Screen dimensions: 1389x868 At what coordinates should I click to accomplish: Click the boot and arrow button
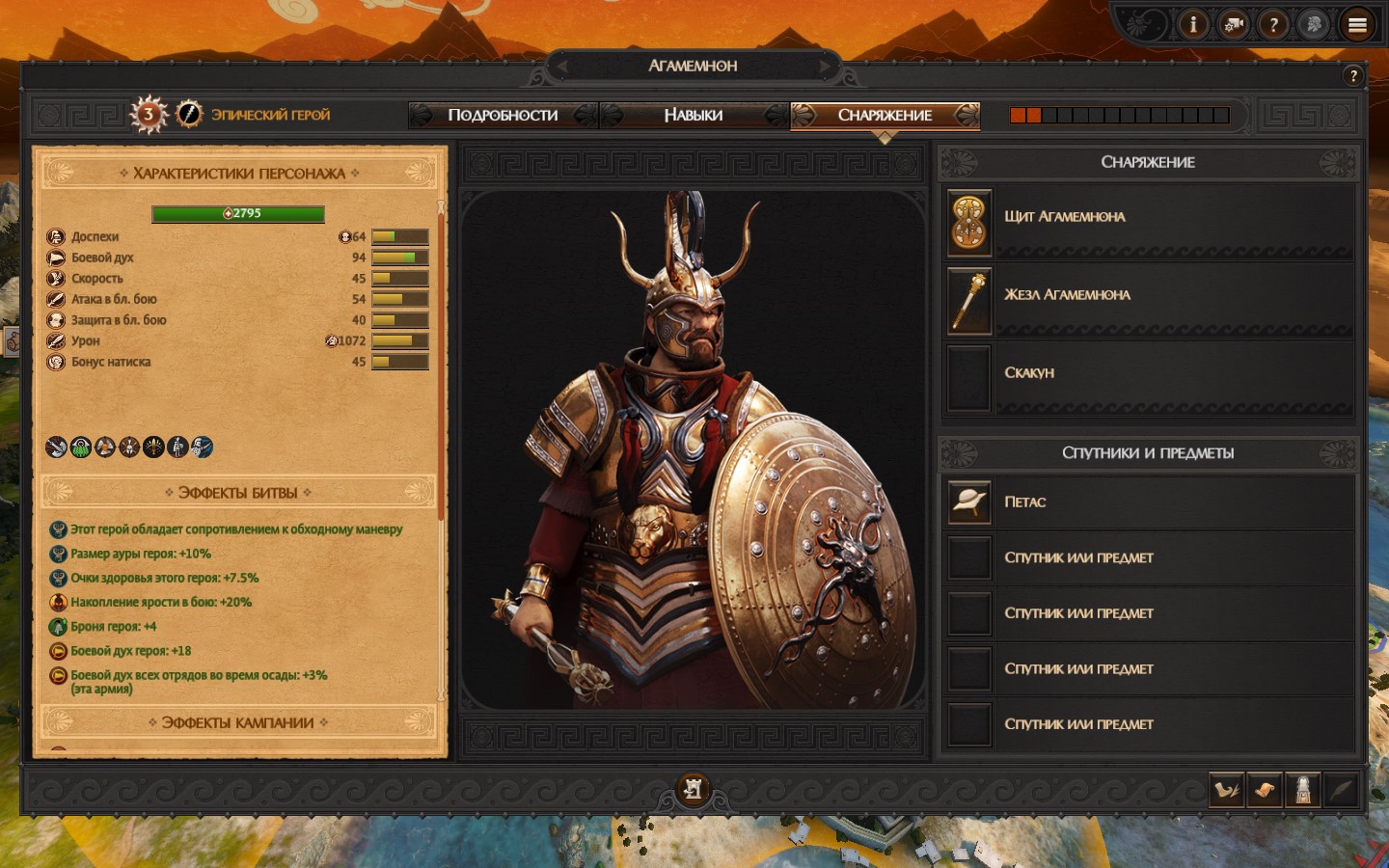coord(1226,790)
